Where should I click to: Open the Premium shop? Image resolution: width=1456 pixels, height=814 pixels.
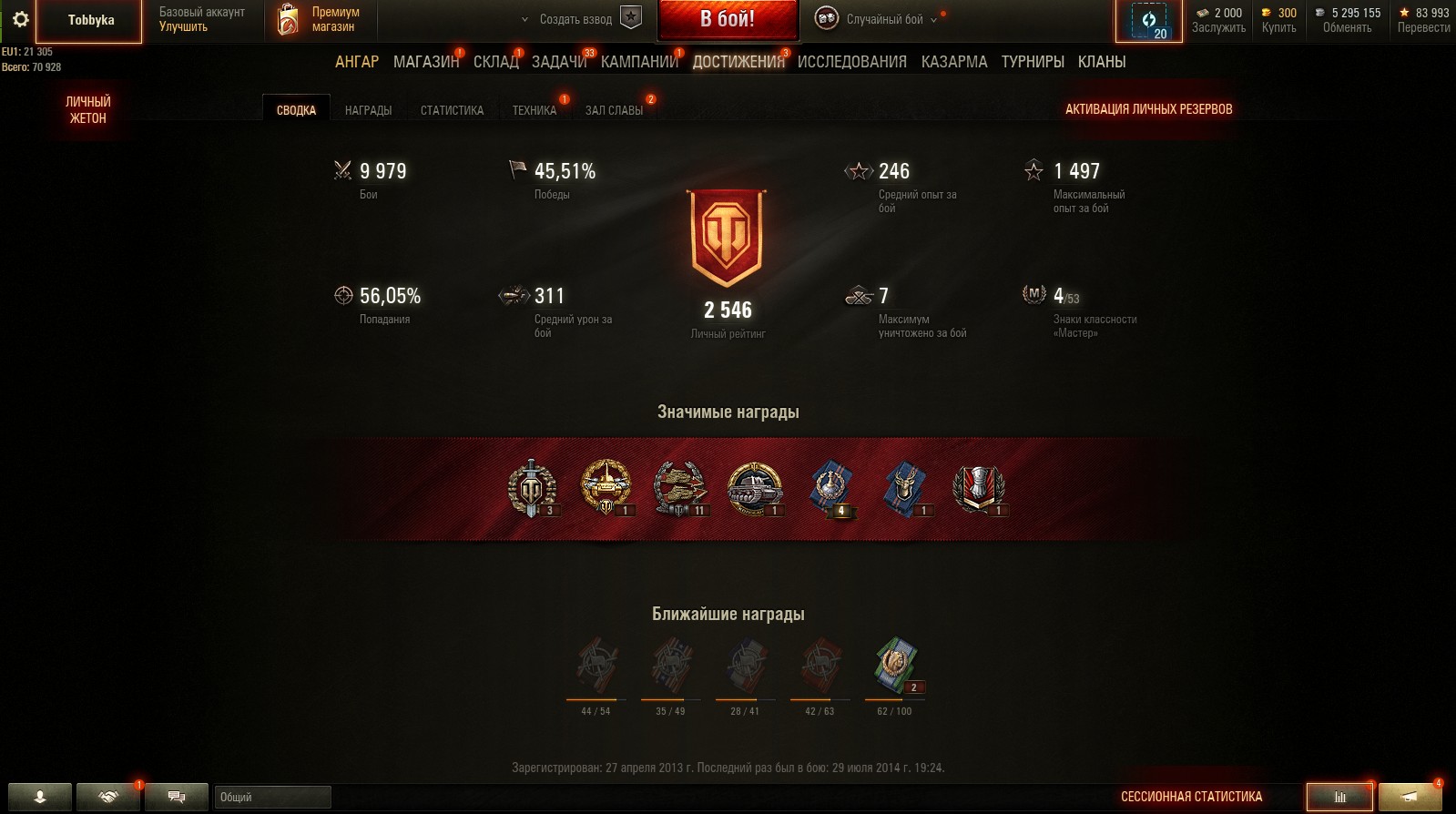click(x=319, y=19)
